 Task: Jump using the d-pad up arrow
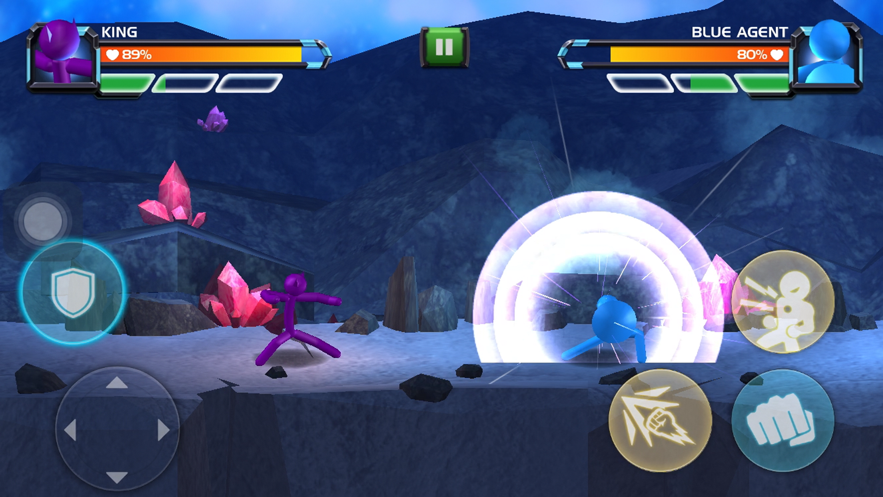pos(117,383)
